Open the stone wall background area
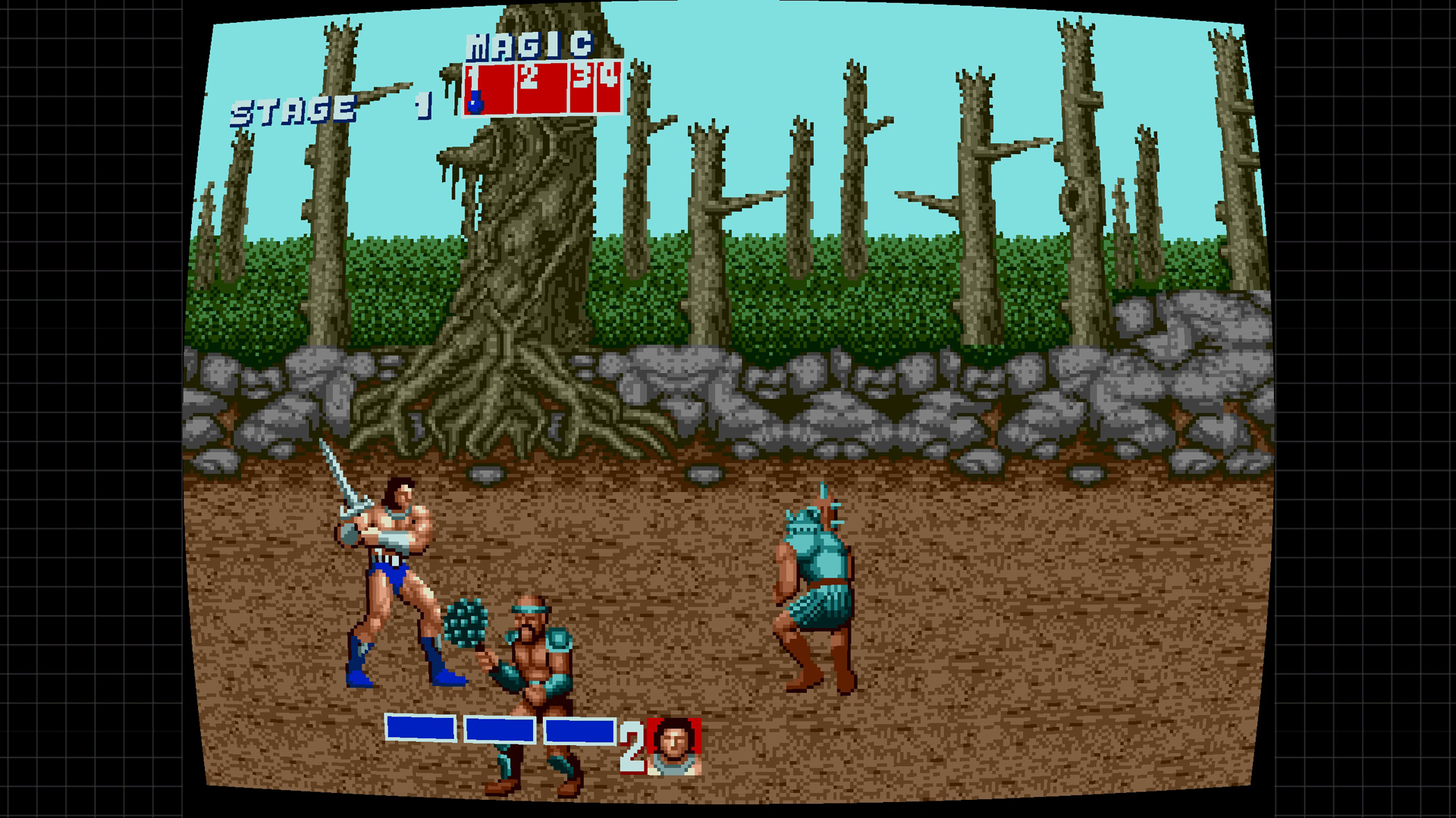The width and height of the screenshot is (1456, 818). pos(910,394)
